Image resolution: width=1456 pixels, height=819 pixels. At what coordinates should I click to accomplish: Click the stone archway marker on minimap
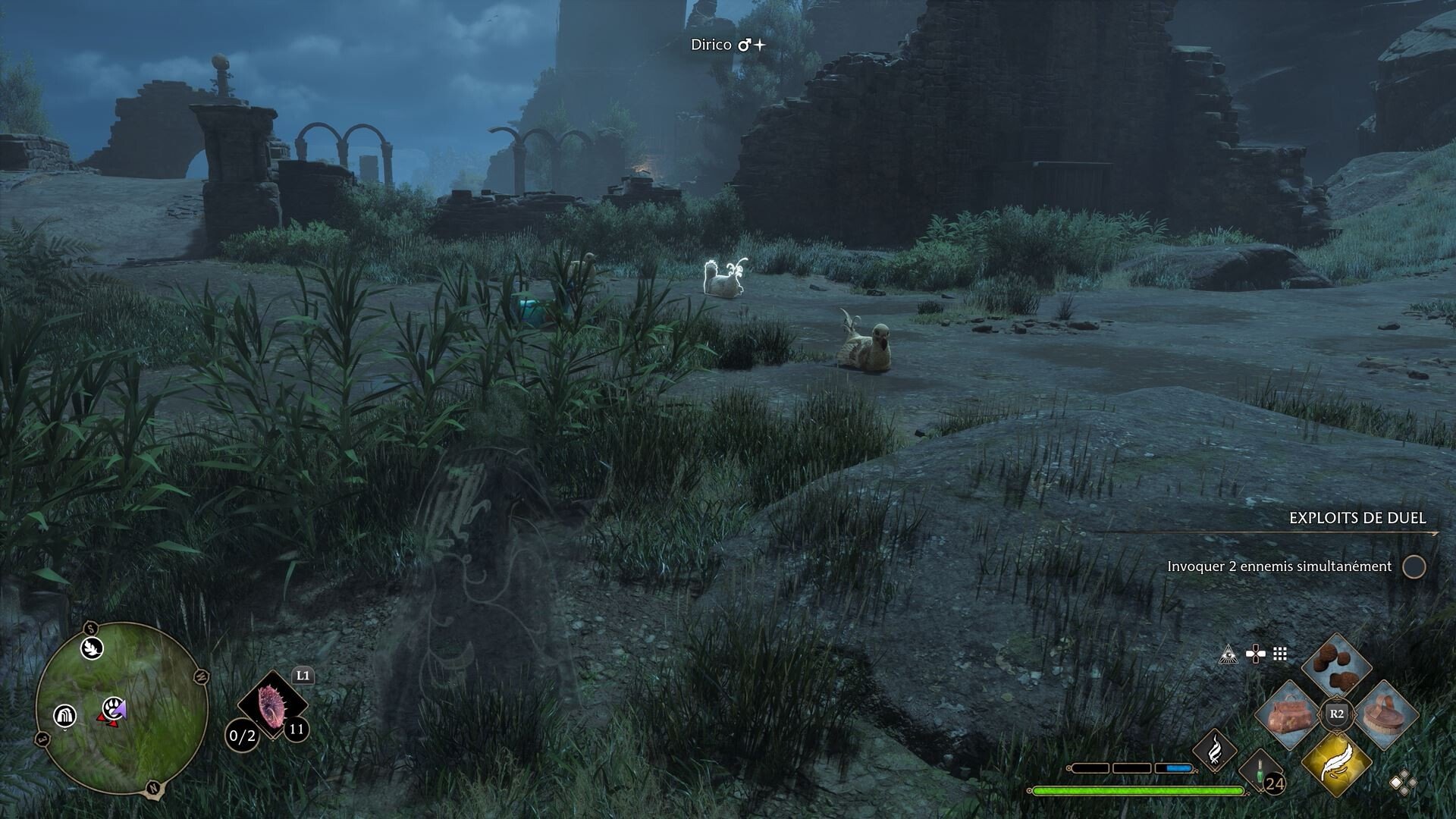pyautogui.click(x=64, y=715)
